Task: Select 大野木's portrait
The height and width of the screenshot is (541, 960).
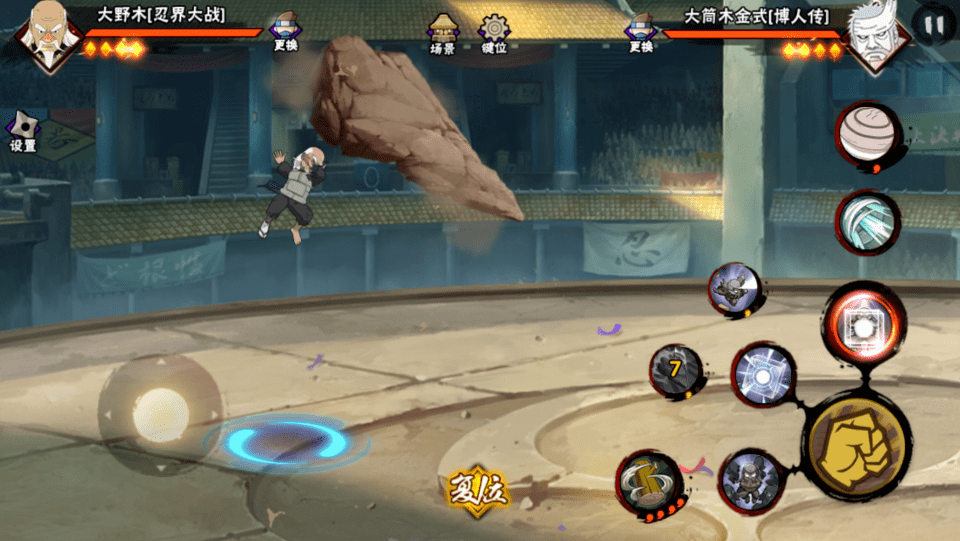Action: pyautogui.click(x=45, y=35)
